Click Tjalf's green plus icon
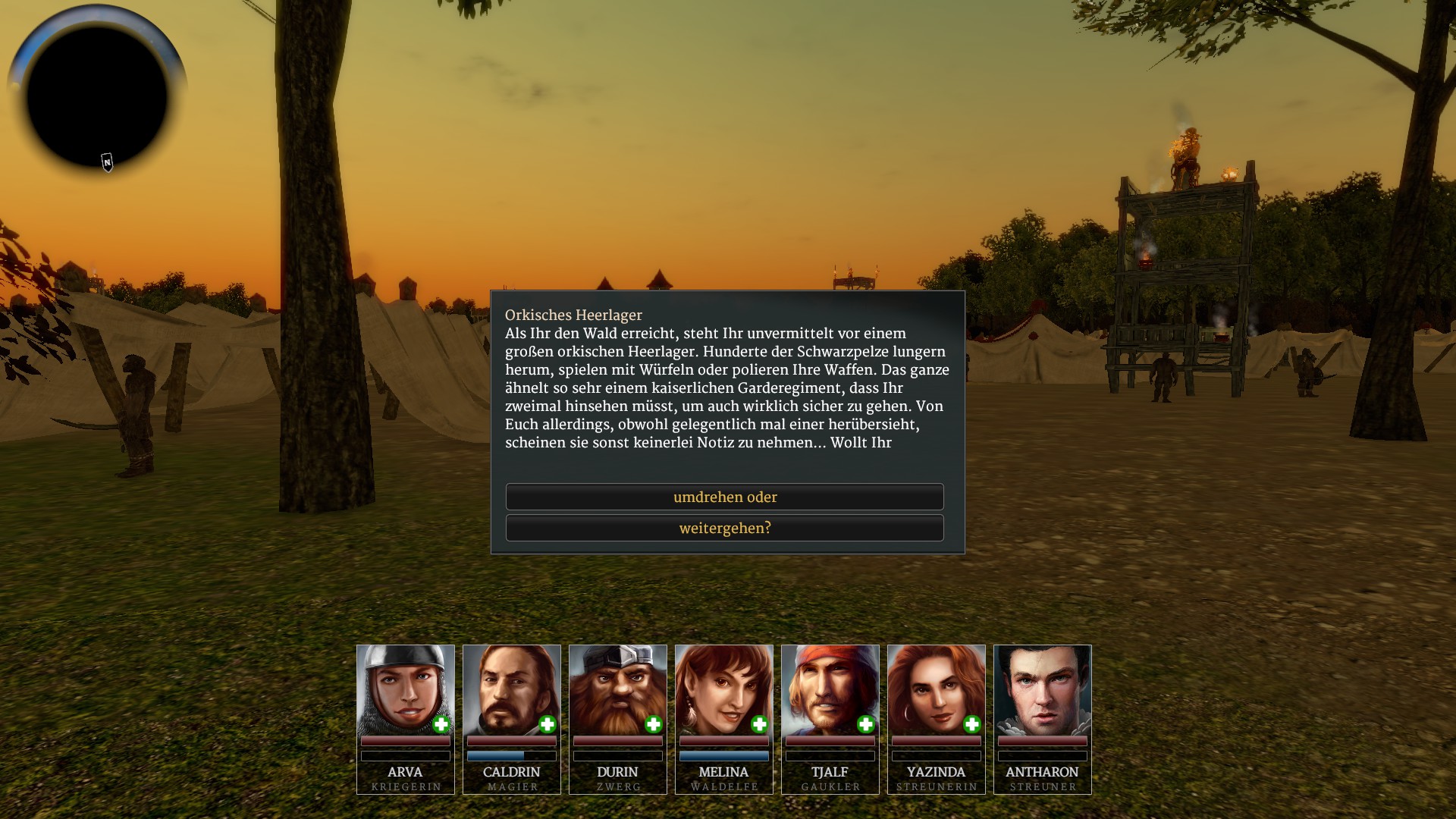 click(866, 724)
